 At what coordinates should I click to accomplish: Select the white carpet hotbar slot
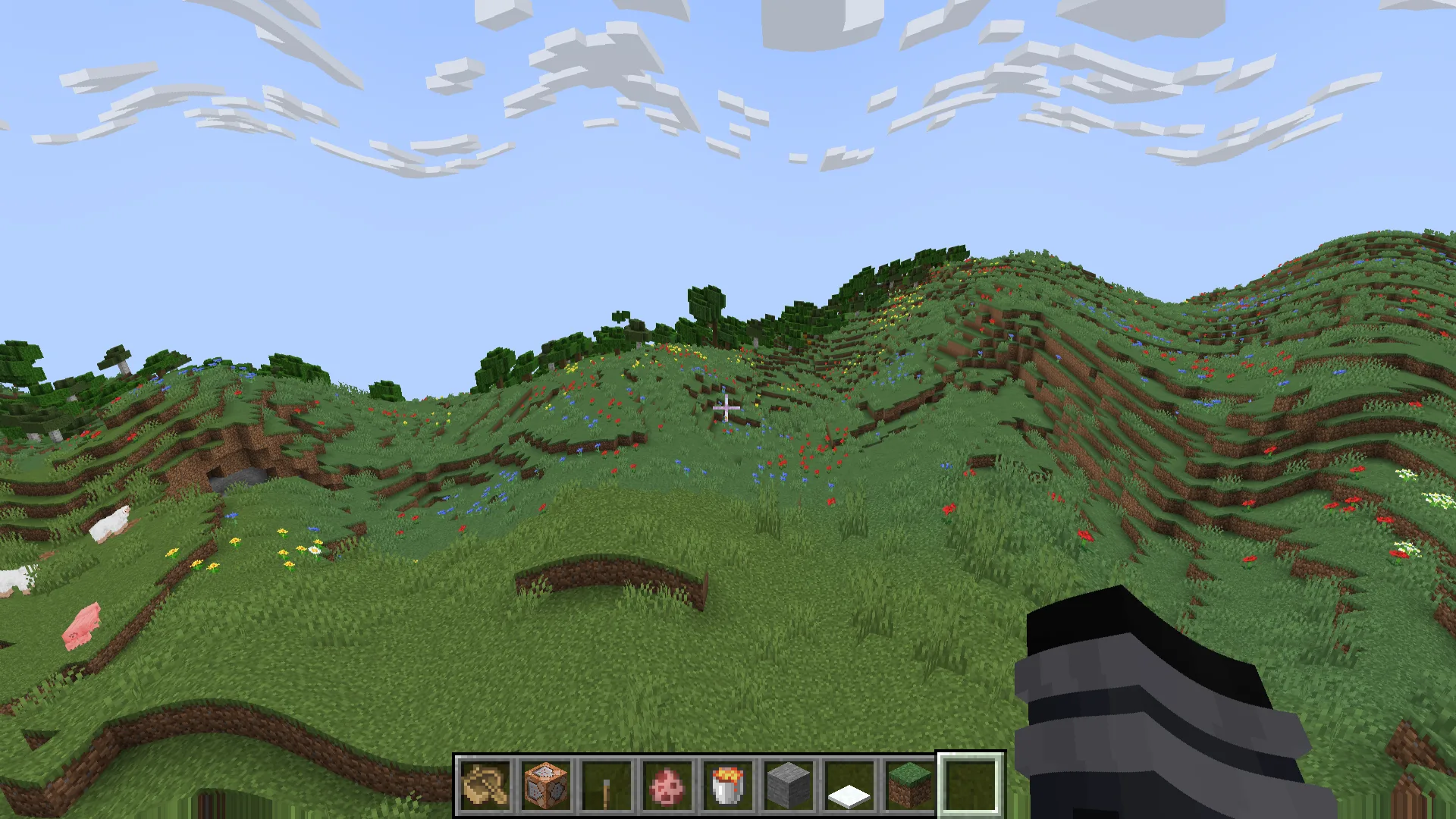tap(849, 785)
